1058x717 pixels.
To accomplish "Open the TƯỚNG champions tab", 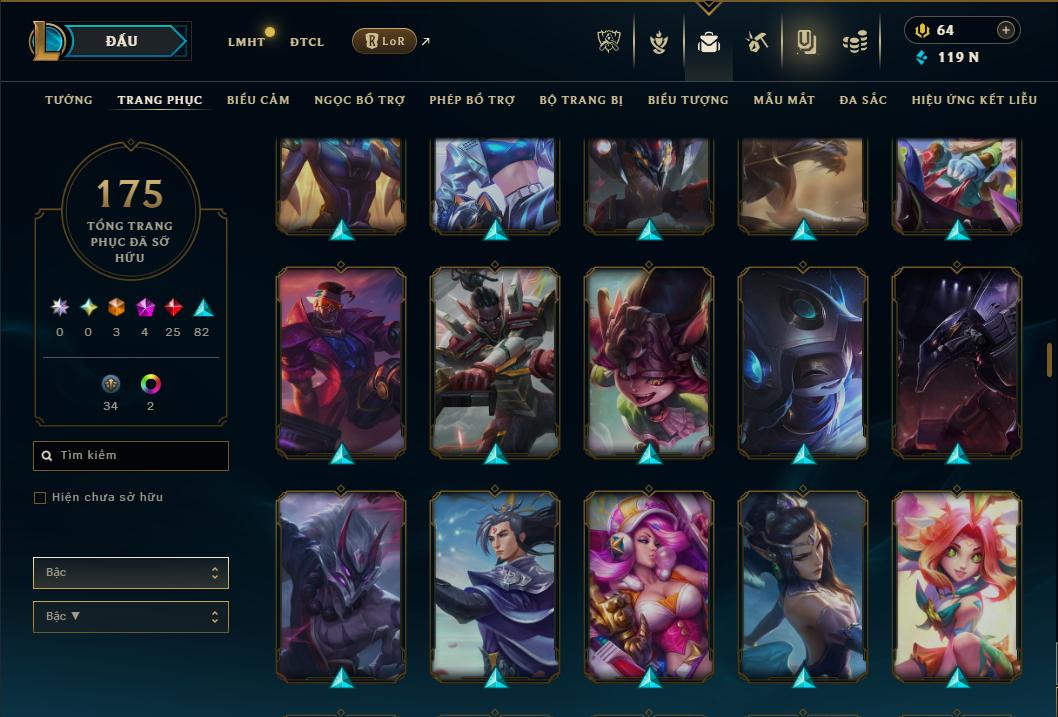I will tap(69, 100).
